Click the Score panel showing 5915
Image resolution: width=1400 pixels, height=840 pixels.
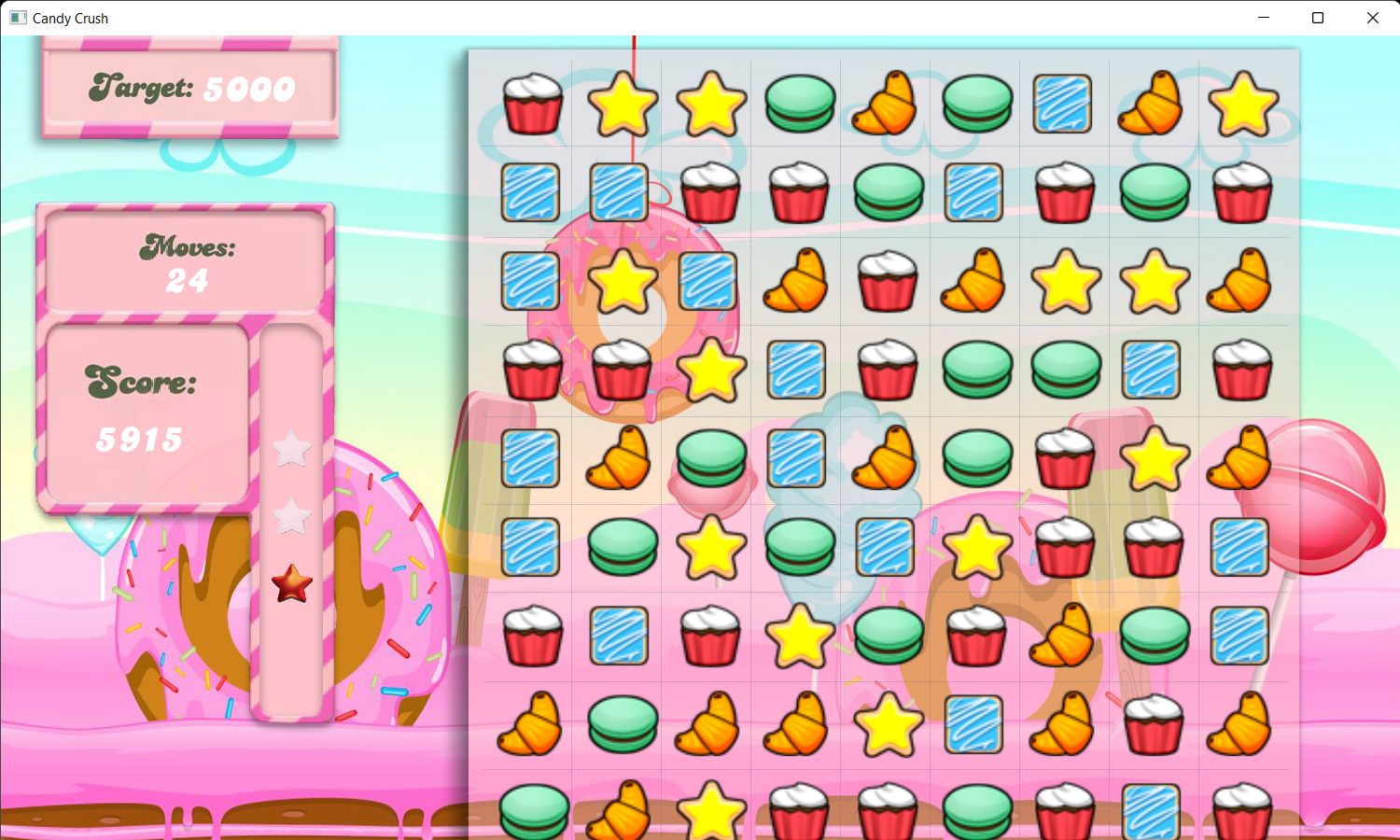click(x=145, y=411)
